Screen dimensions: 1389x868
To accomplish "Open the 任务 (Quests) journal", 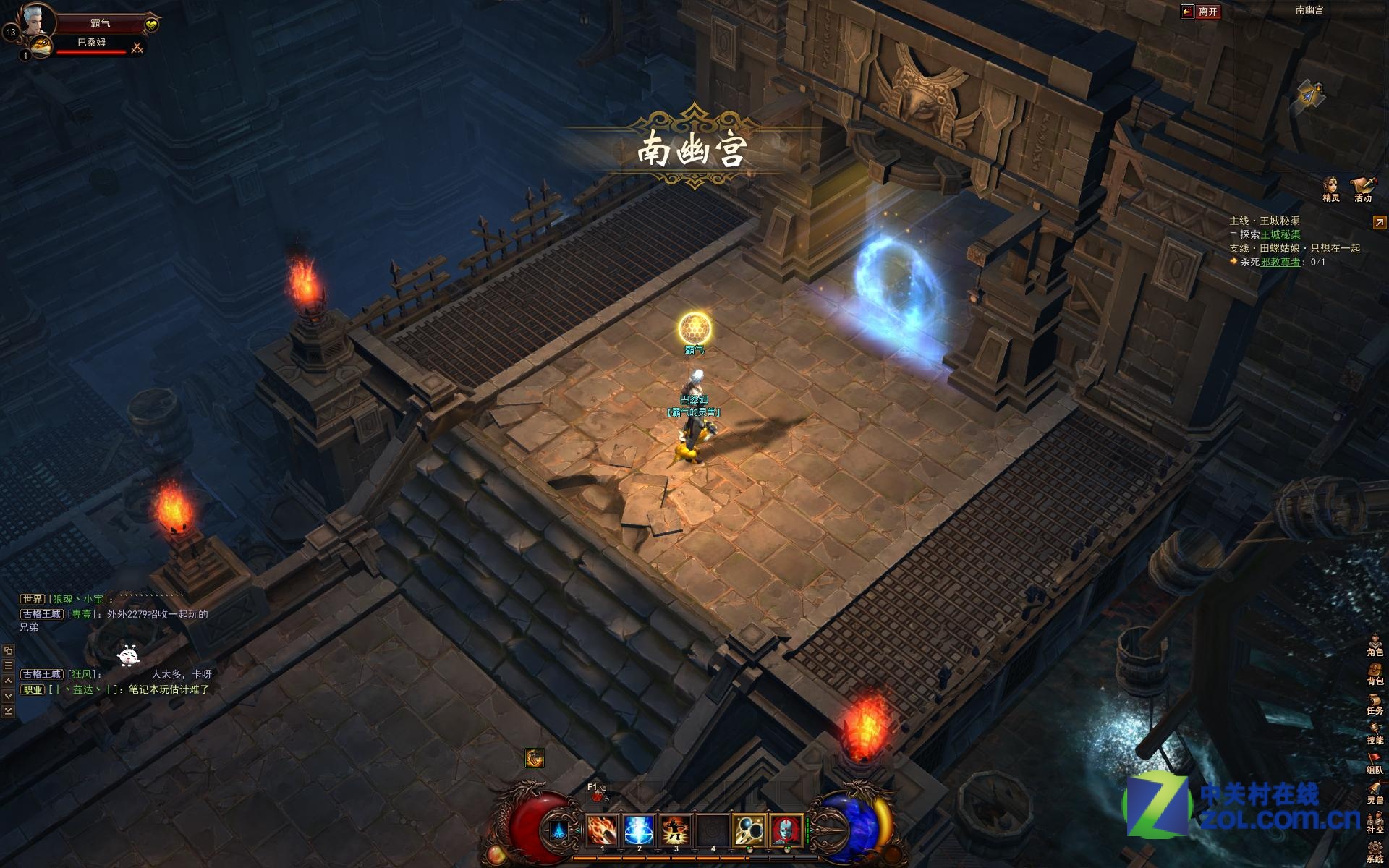I will tap(1375, 703).
